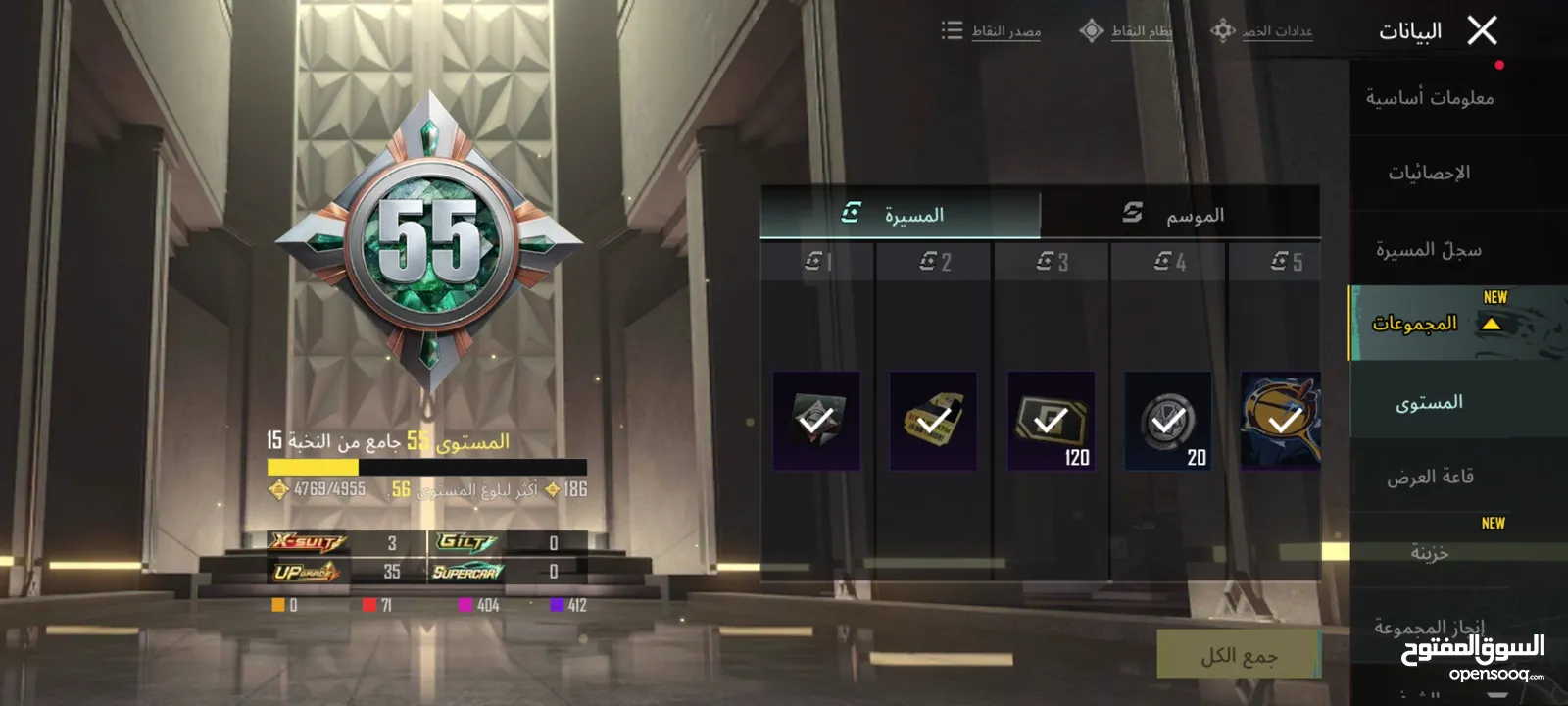This screenshot has height=706, width=1568.
Task: Open الإحصائيات statistics section
Action: pos(1429,174)
